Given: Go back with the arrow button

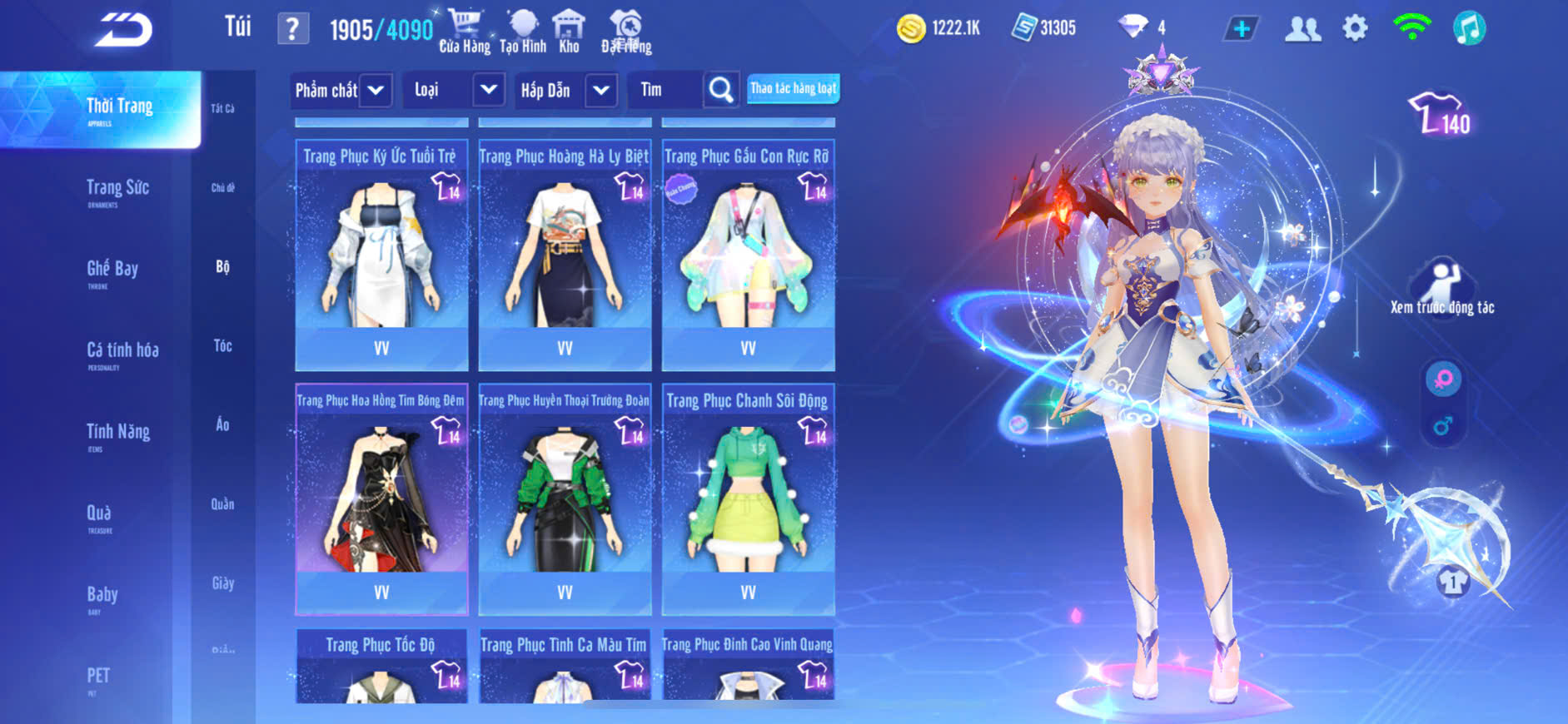Looking at the screenshot, I should [x=123, y=31].
